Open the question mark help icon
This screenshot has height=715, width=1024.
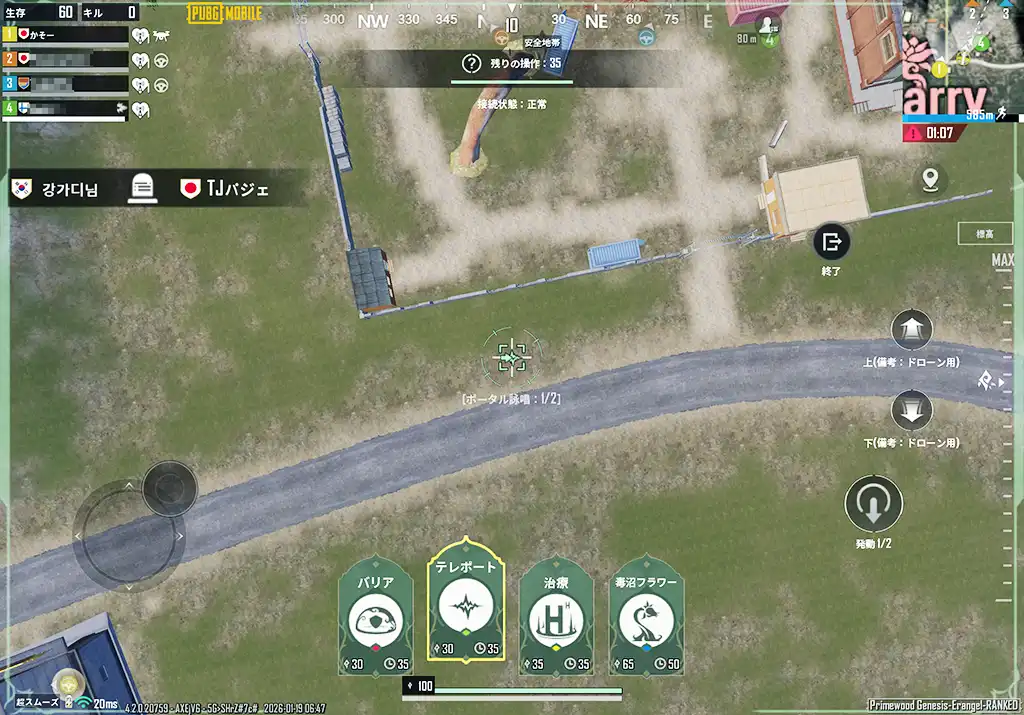click(471, 64)
